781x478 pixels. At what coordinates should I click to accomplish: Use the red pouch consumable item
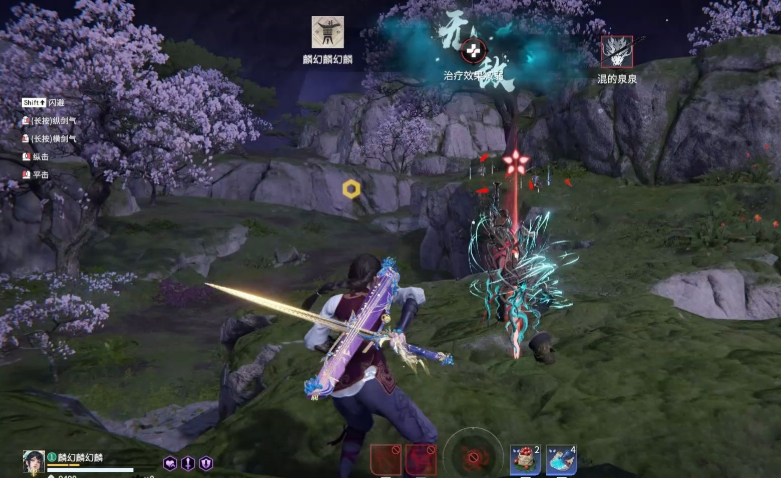(525, 460)
